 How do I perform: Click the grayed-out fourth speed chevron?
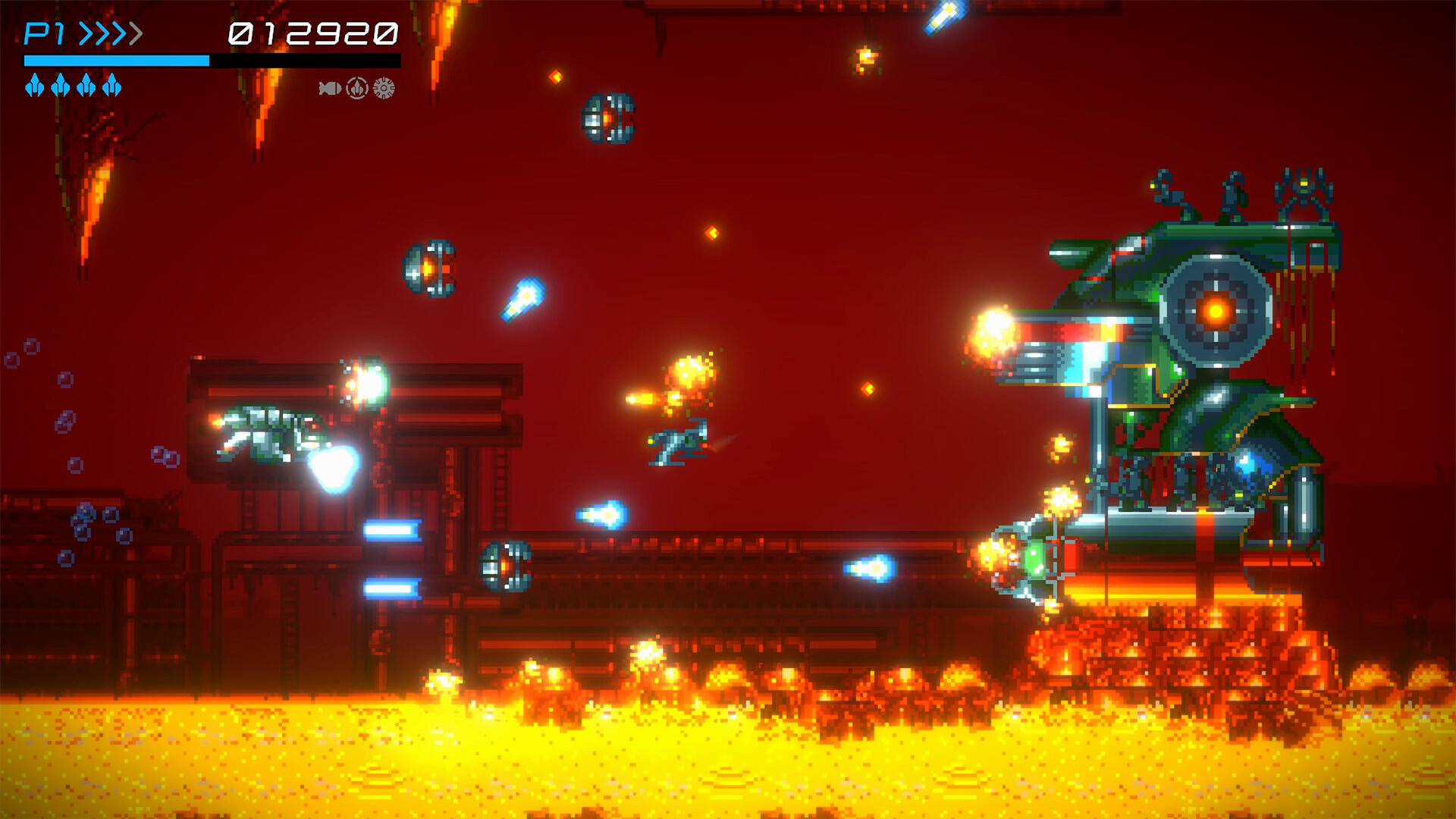tap(136, 31)
